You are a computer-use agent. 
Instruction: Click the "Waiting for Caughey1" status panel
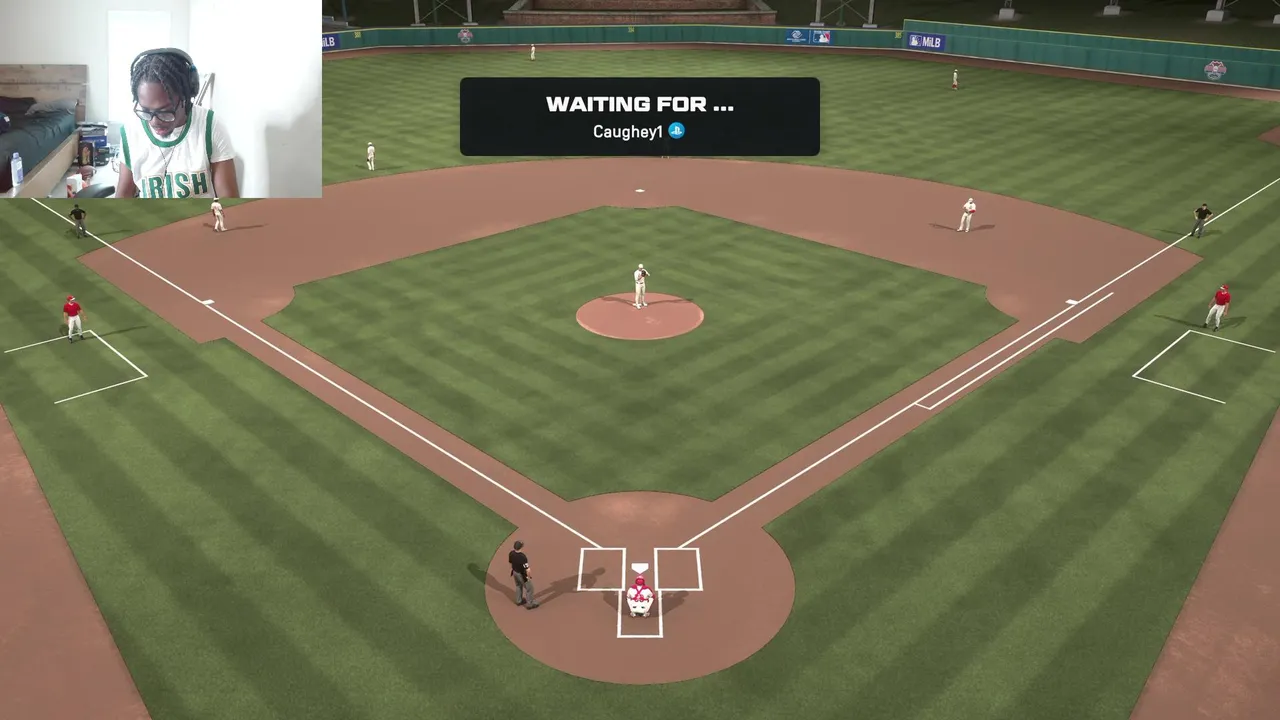pos(639,116)
